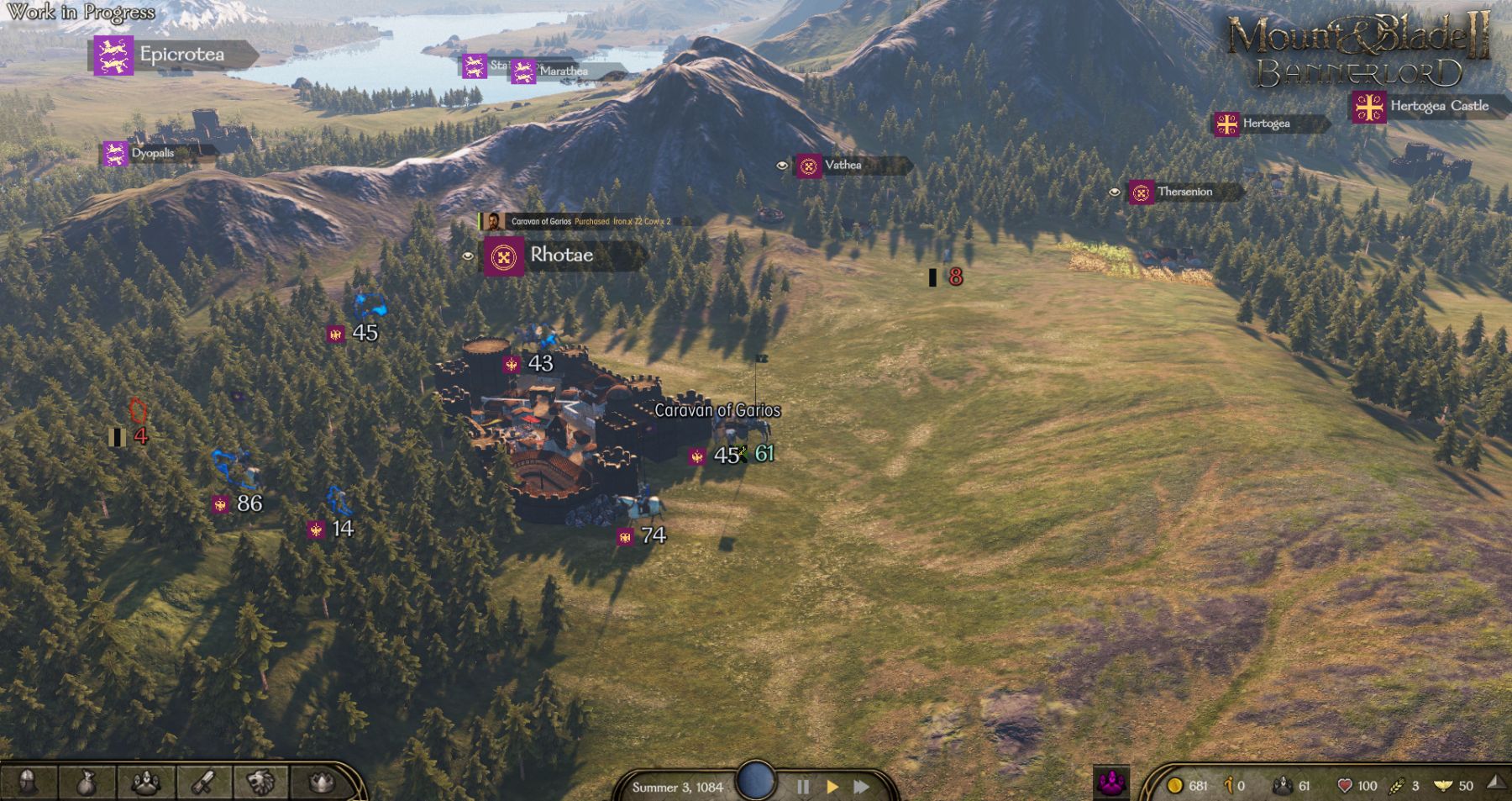Select the Epicrotea settlement nameplate
The image size is (1512, 801).
181,55
